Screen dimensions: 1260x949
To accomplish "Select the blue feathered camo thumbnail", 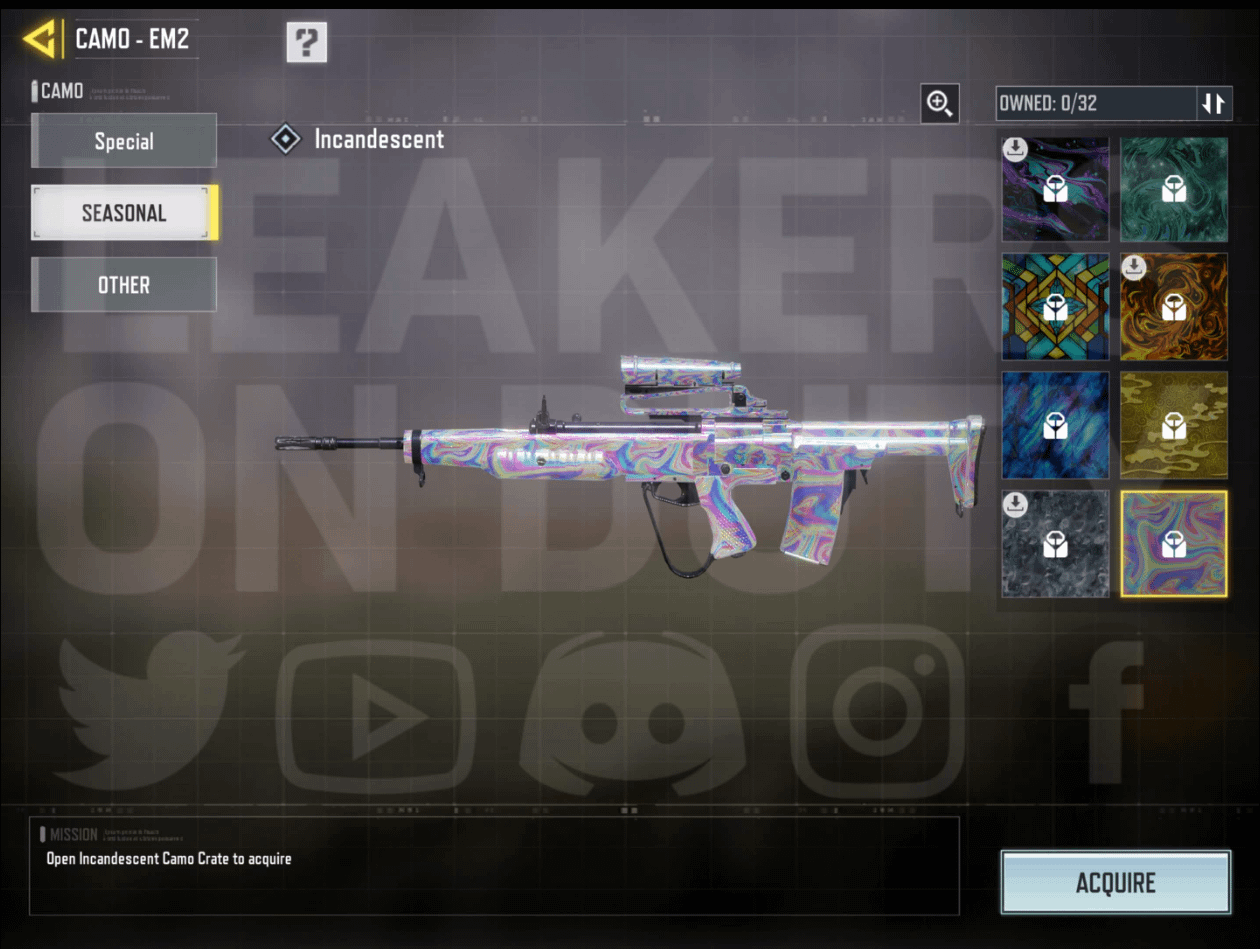I will [1056, 425].
